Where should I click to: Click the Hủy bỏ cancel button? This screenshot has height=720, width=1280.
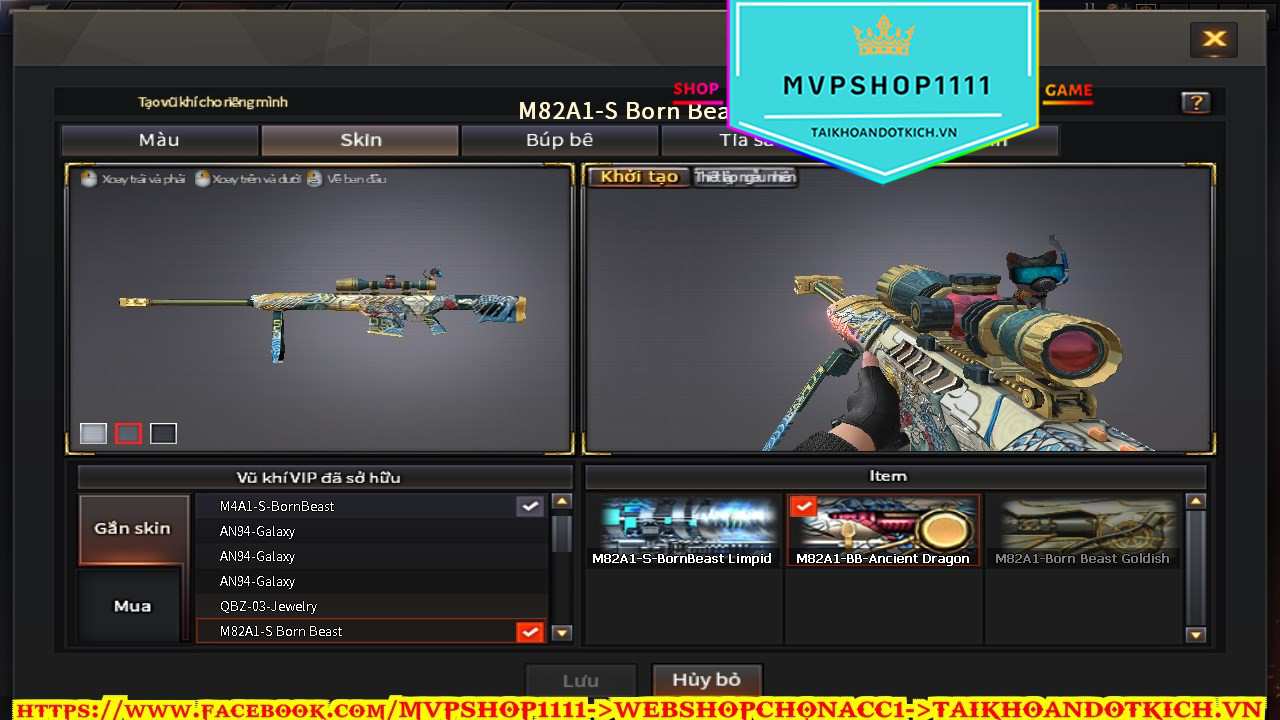pos(706,680)
